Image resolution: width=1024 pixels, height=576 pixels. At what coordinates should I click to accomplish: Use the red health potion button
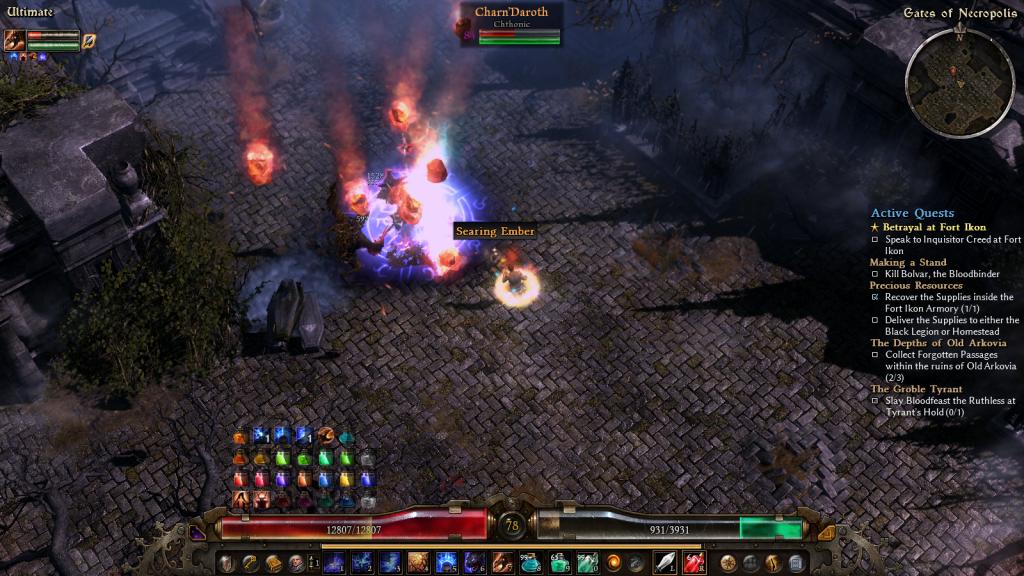click(x=694, y=563)
